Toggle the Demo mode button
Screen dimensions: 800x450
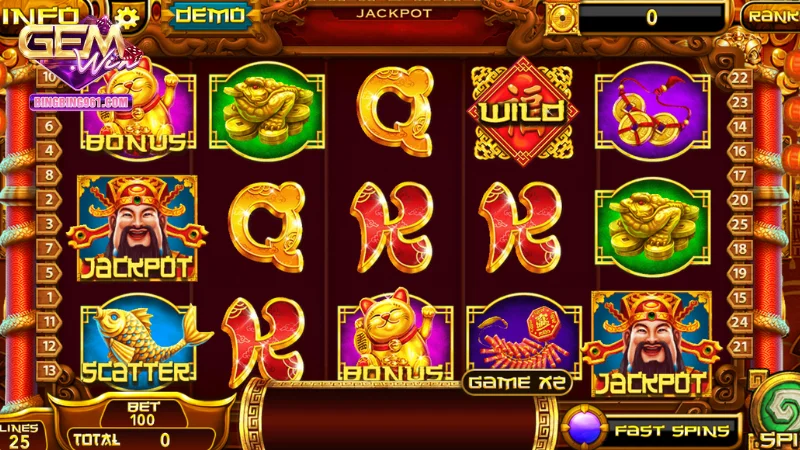pos(210,14)
